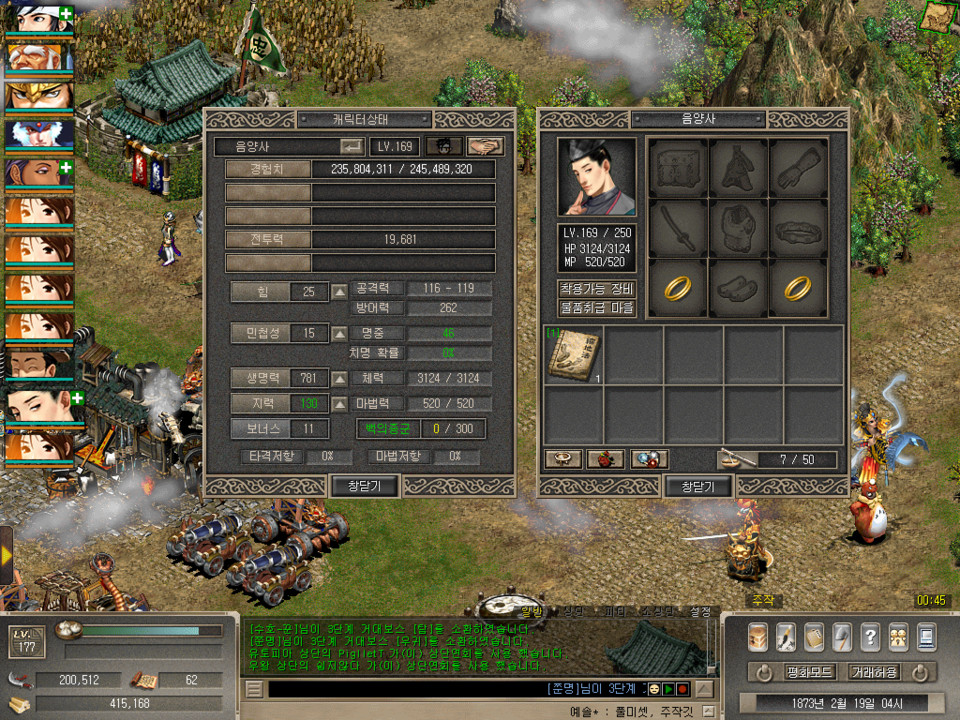Click the character name enter-arrow button
This screenshot has height=720, width=960.
coord(351,146)
